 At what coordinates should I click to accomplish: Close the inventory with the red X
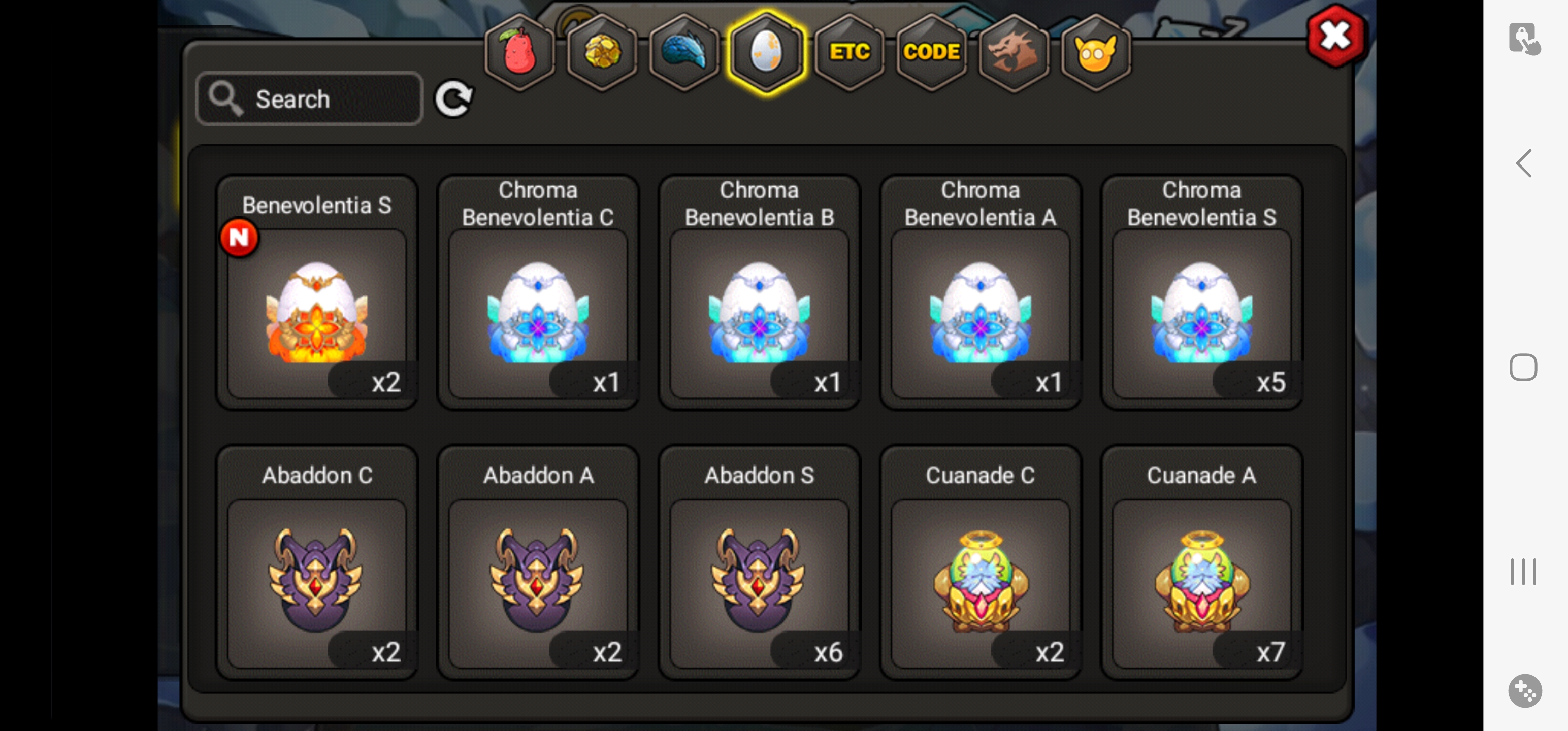pyautogui.click(x=1335, y=37)
